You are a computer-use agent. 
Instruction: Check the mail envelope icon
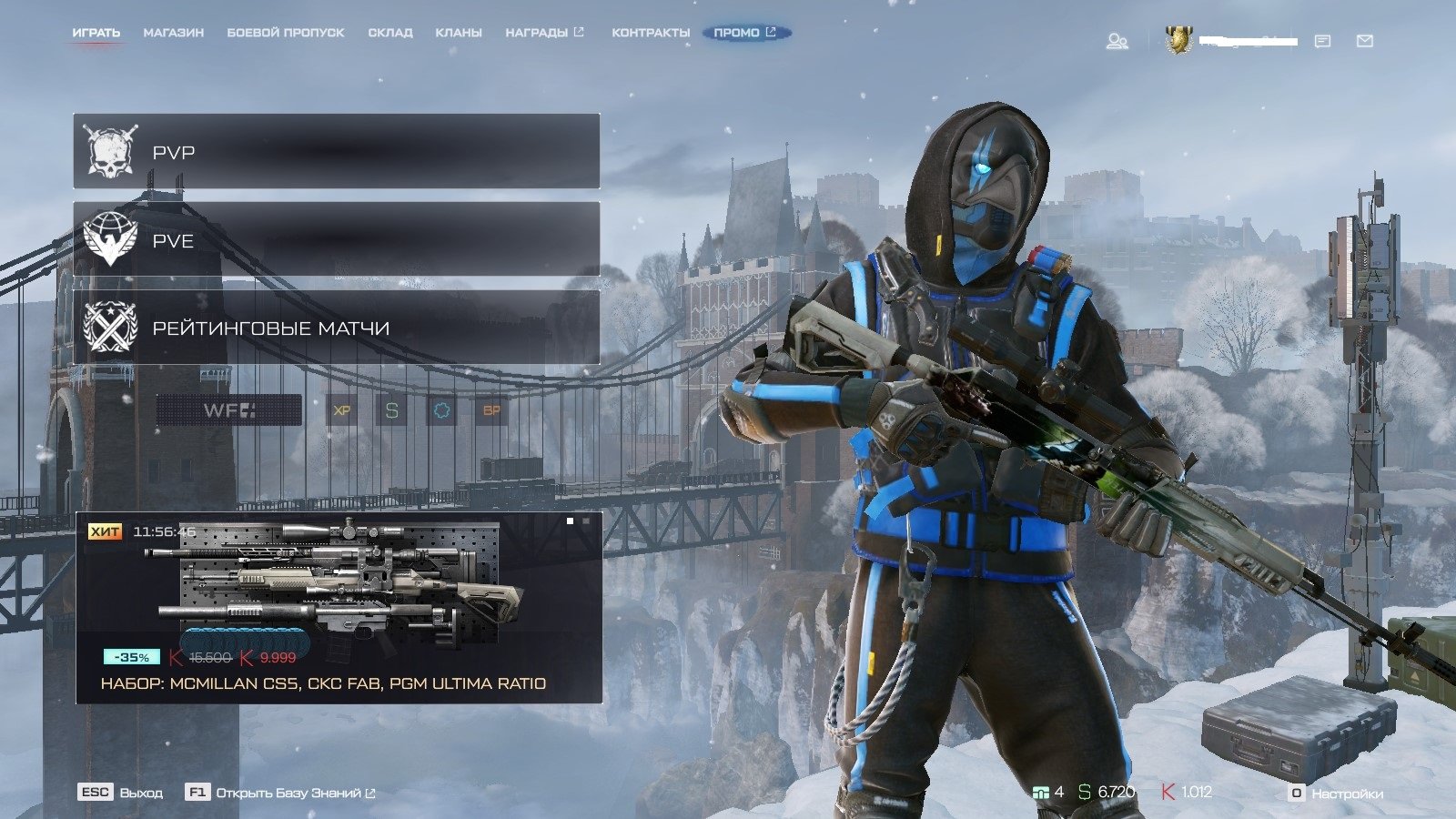pyautogui.click(x=1364, y=41)
